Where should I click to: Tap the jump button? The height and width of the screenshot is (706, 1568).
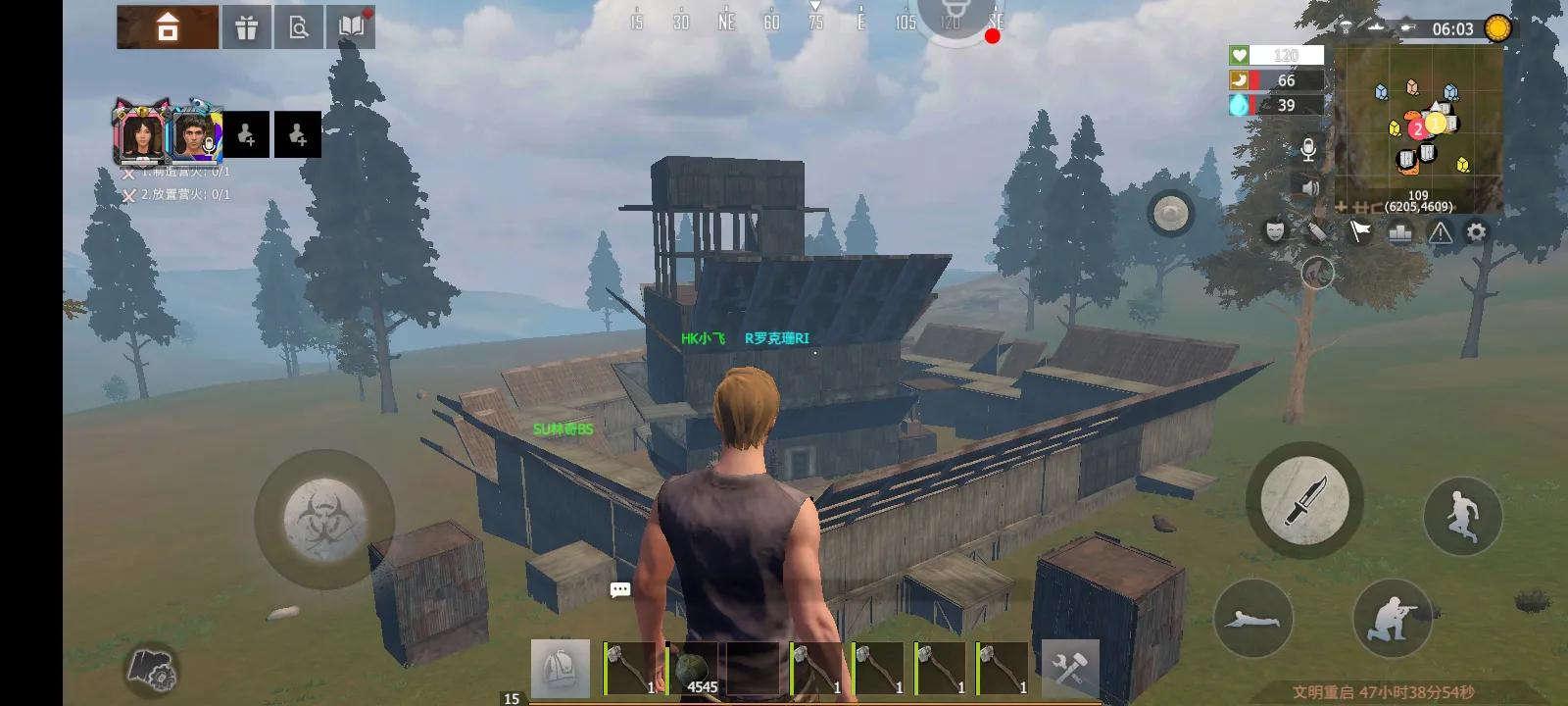1462,514
